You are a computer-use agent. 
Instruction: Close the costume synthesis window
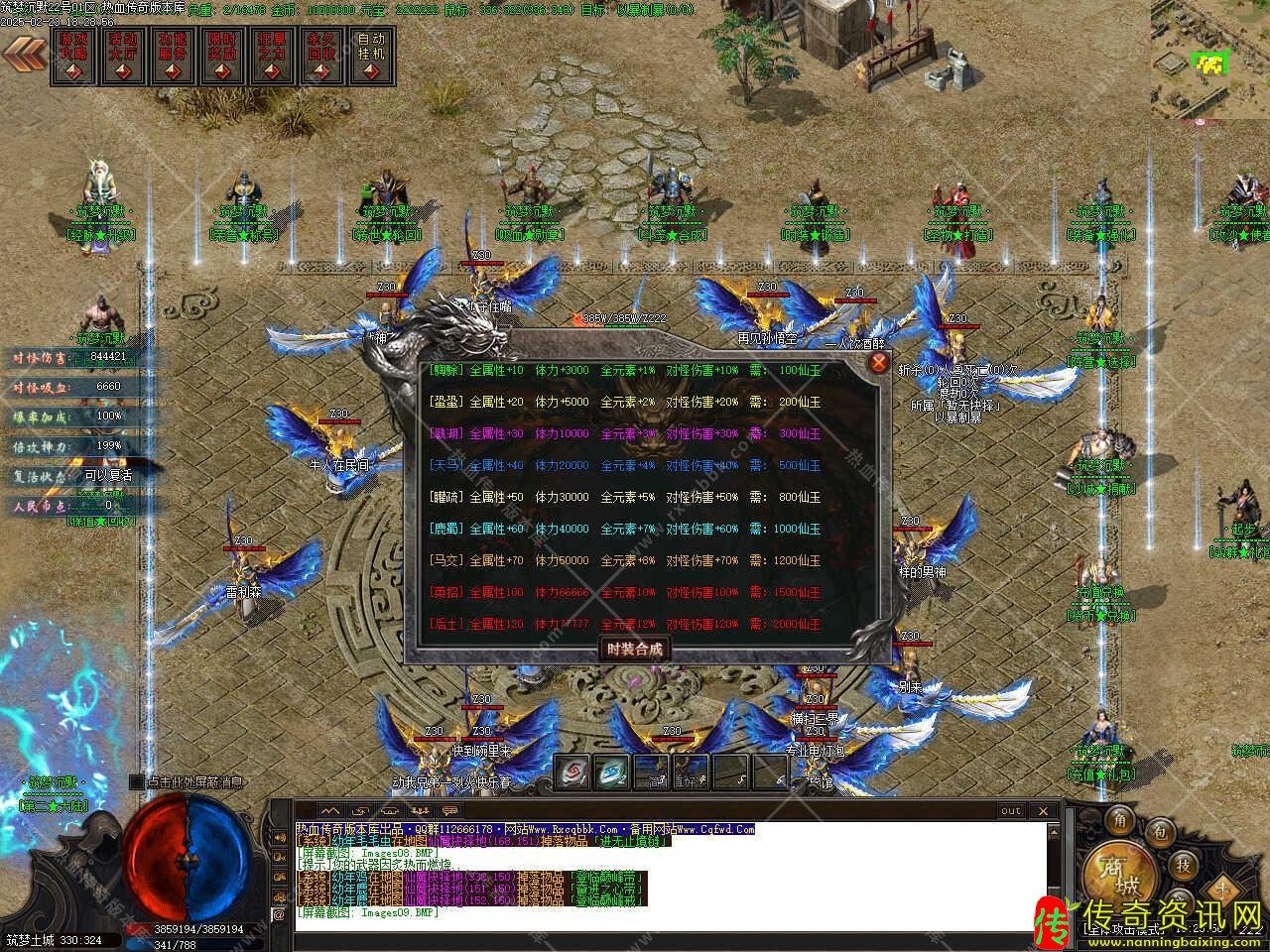[878, 362]
